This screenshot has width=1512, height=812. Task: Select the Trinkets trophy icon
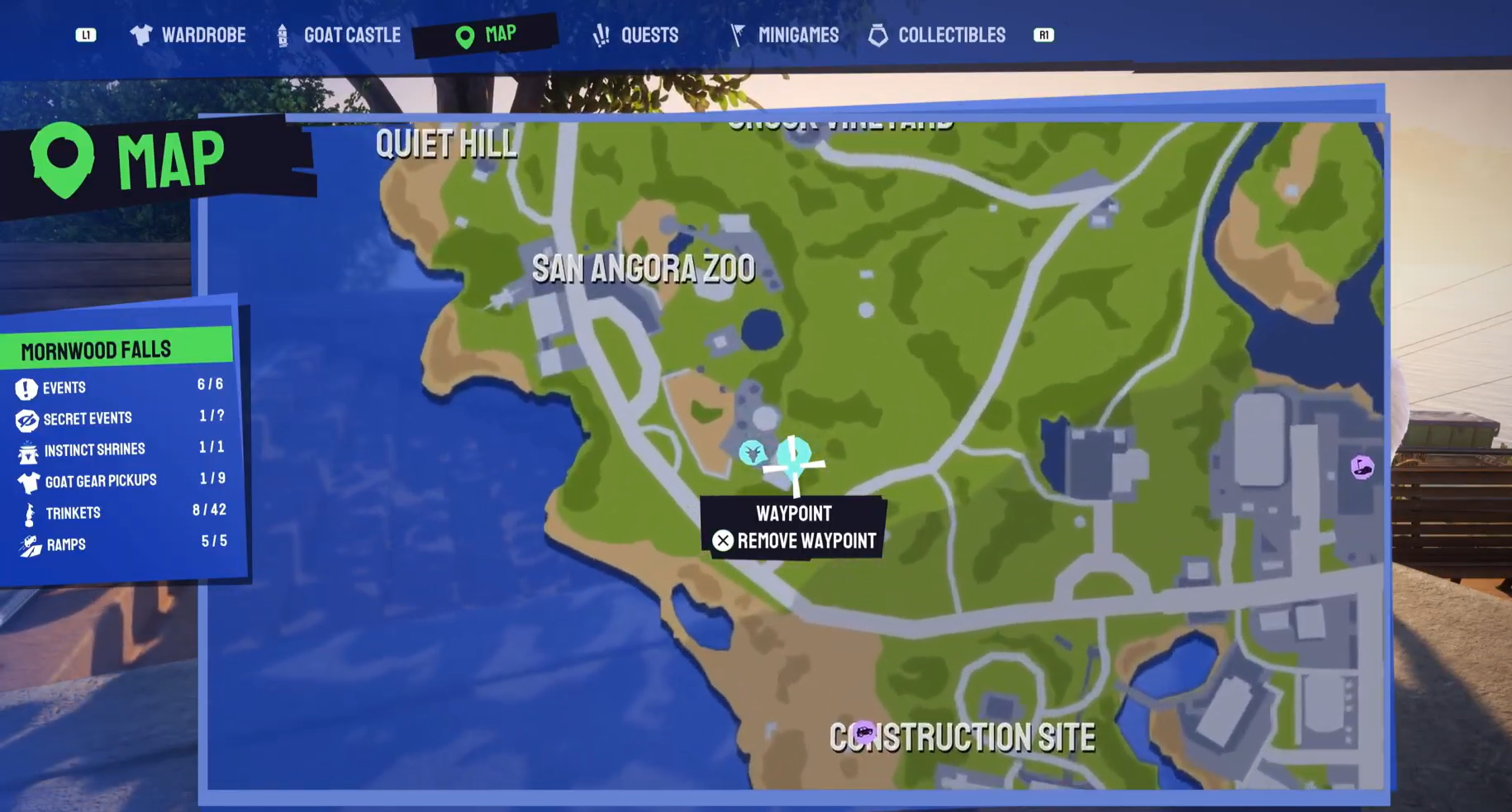click(27, 512)
